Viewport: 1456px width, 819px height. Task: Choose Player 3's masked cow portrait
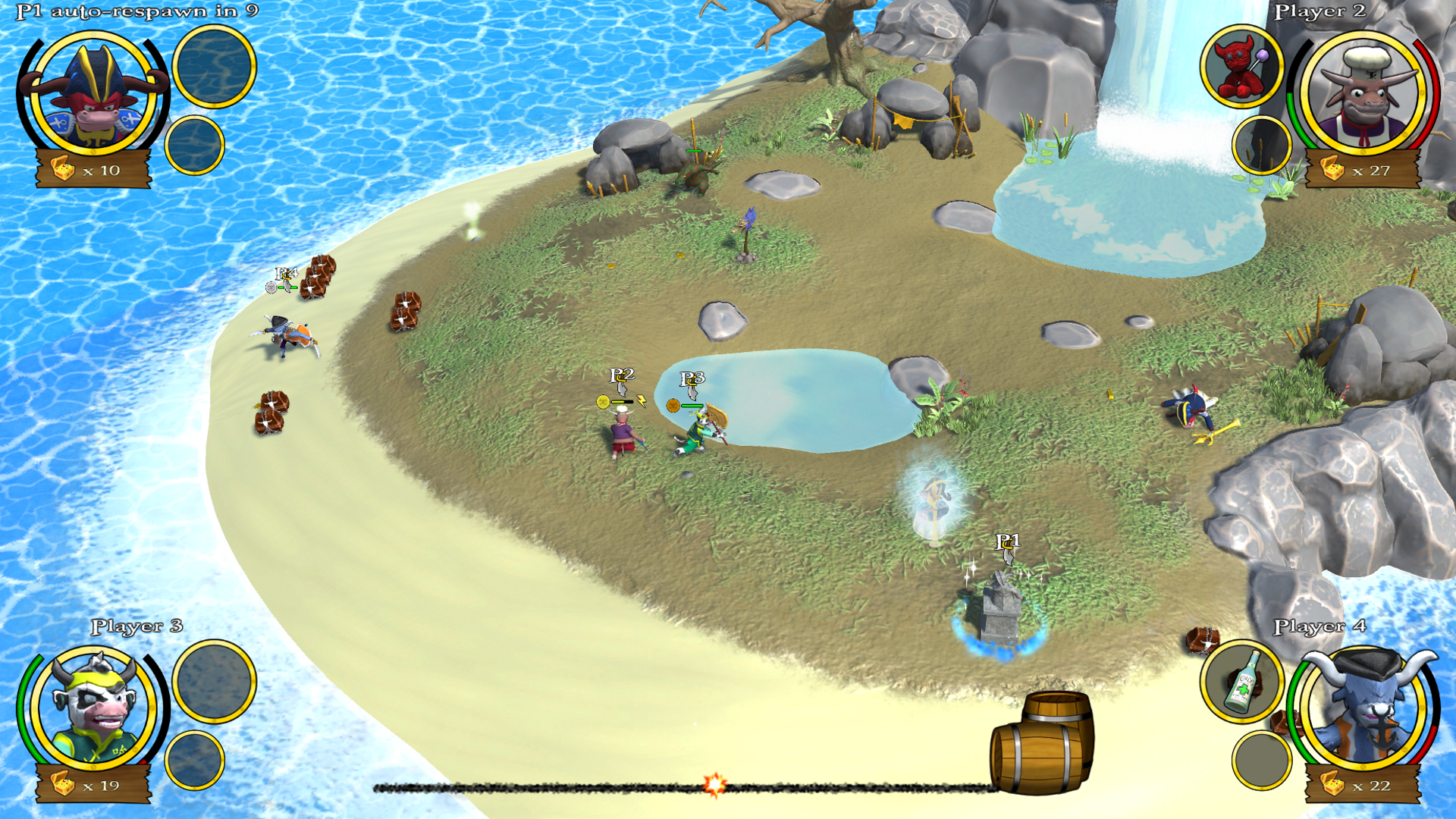click(x=94, y=709)
